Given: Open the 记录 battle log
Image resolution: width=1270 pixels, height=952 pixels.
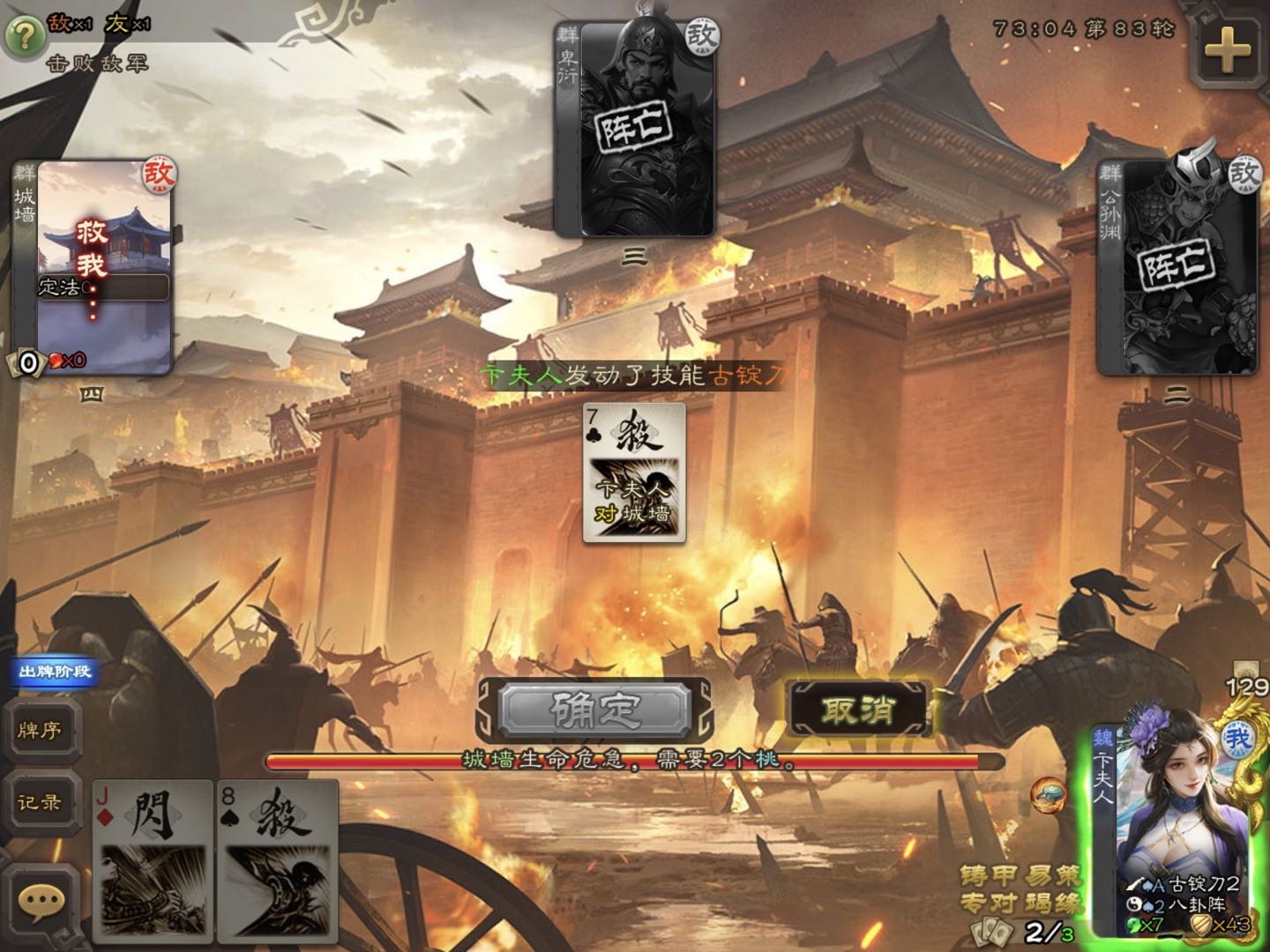Looking at the screenshot, I should pos(41,802).
